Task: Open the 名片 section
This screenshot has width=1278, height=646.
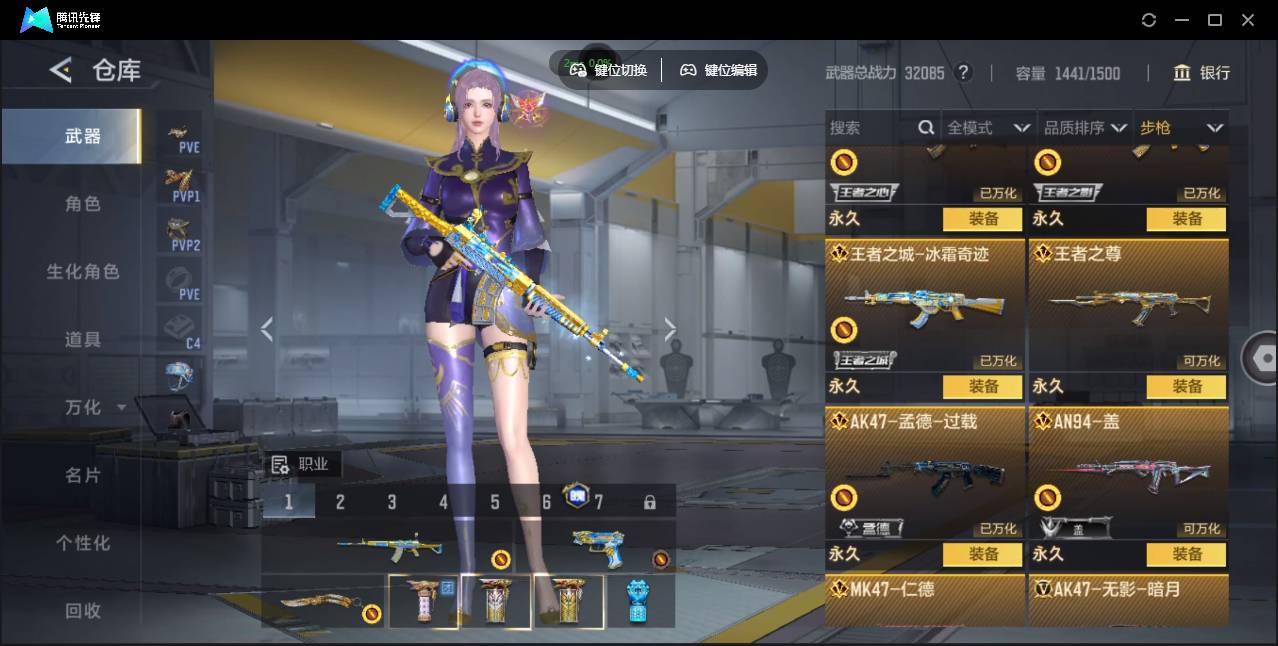Action: (x=83, y=475)
